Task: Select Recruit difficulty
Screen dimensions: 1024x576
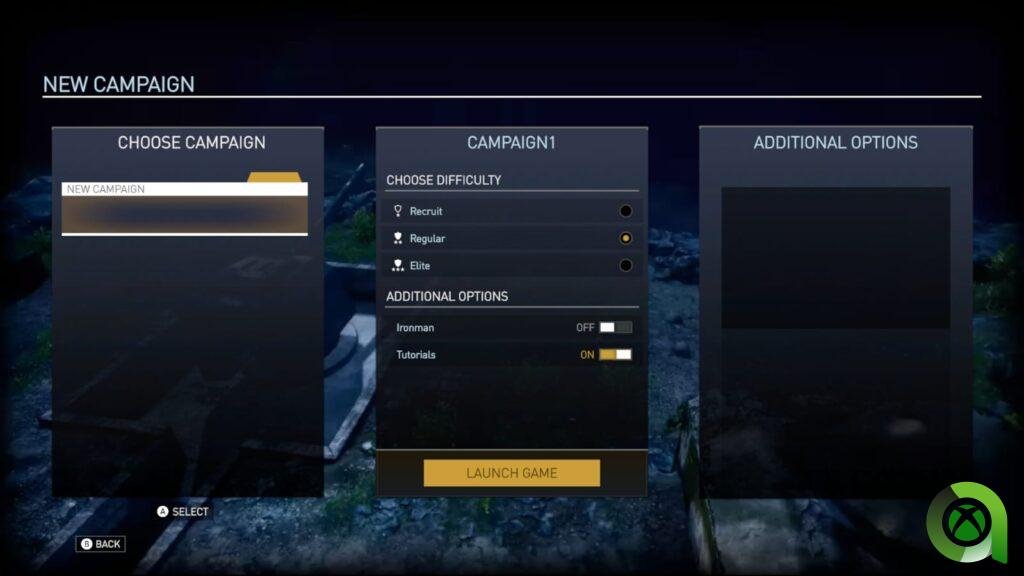Action: [x=625, y=211]
